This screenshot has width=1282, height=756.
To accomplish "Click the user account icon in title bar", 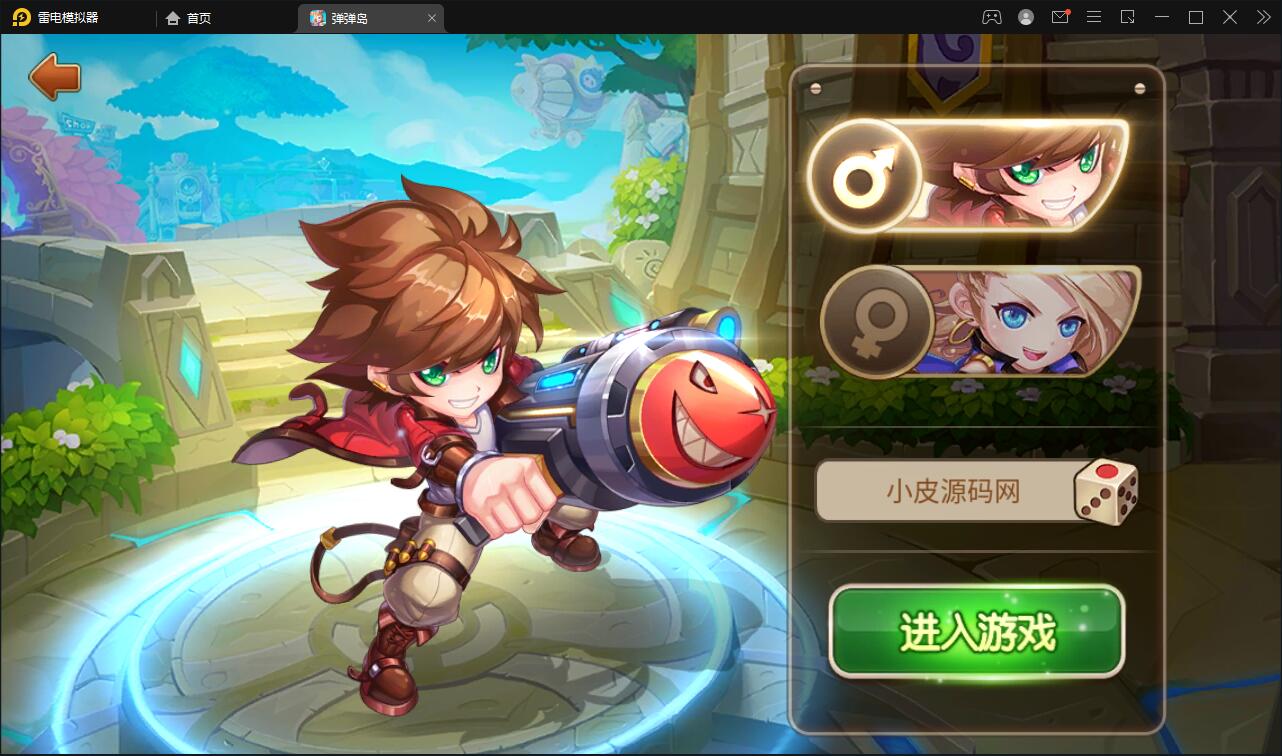I will [1025, 17].
